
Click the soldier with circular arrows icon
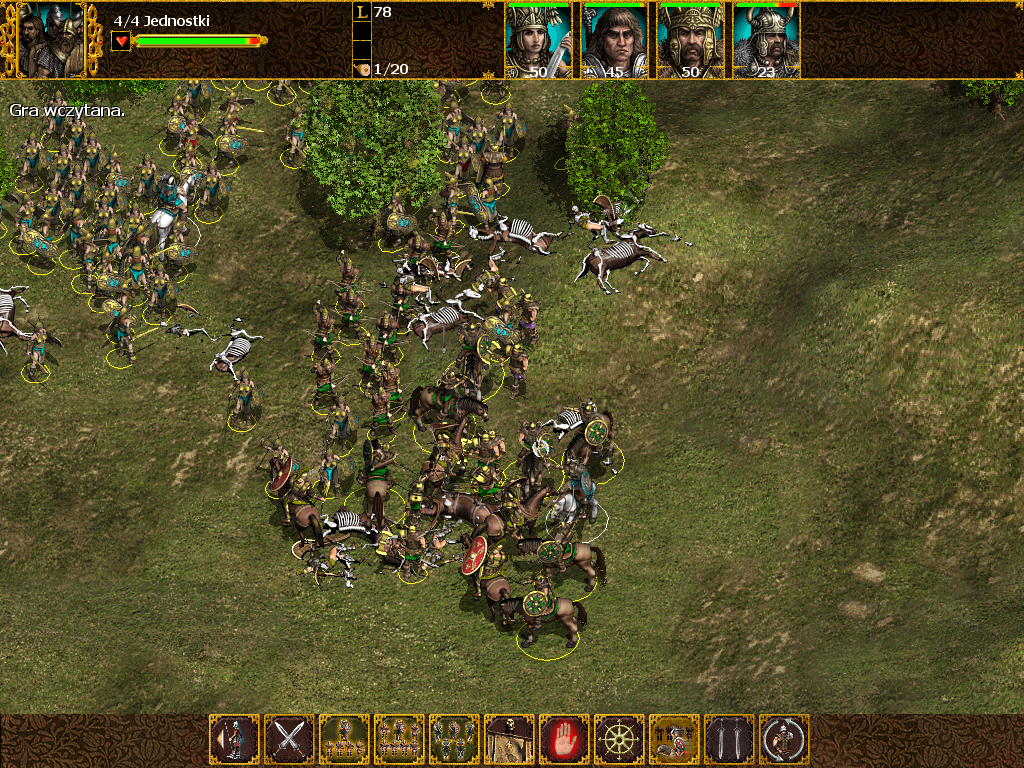pyautogui.click(x=785, y=740)
